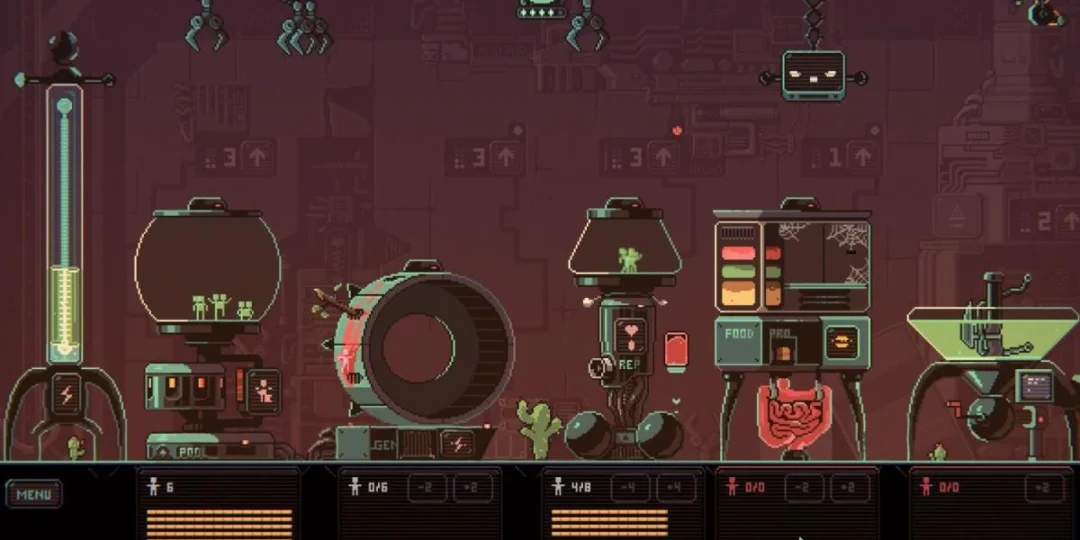
Task: Upgrade the reproduction chamber with its arrow button
Action: click(x=662, y=156)
